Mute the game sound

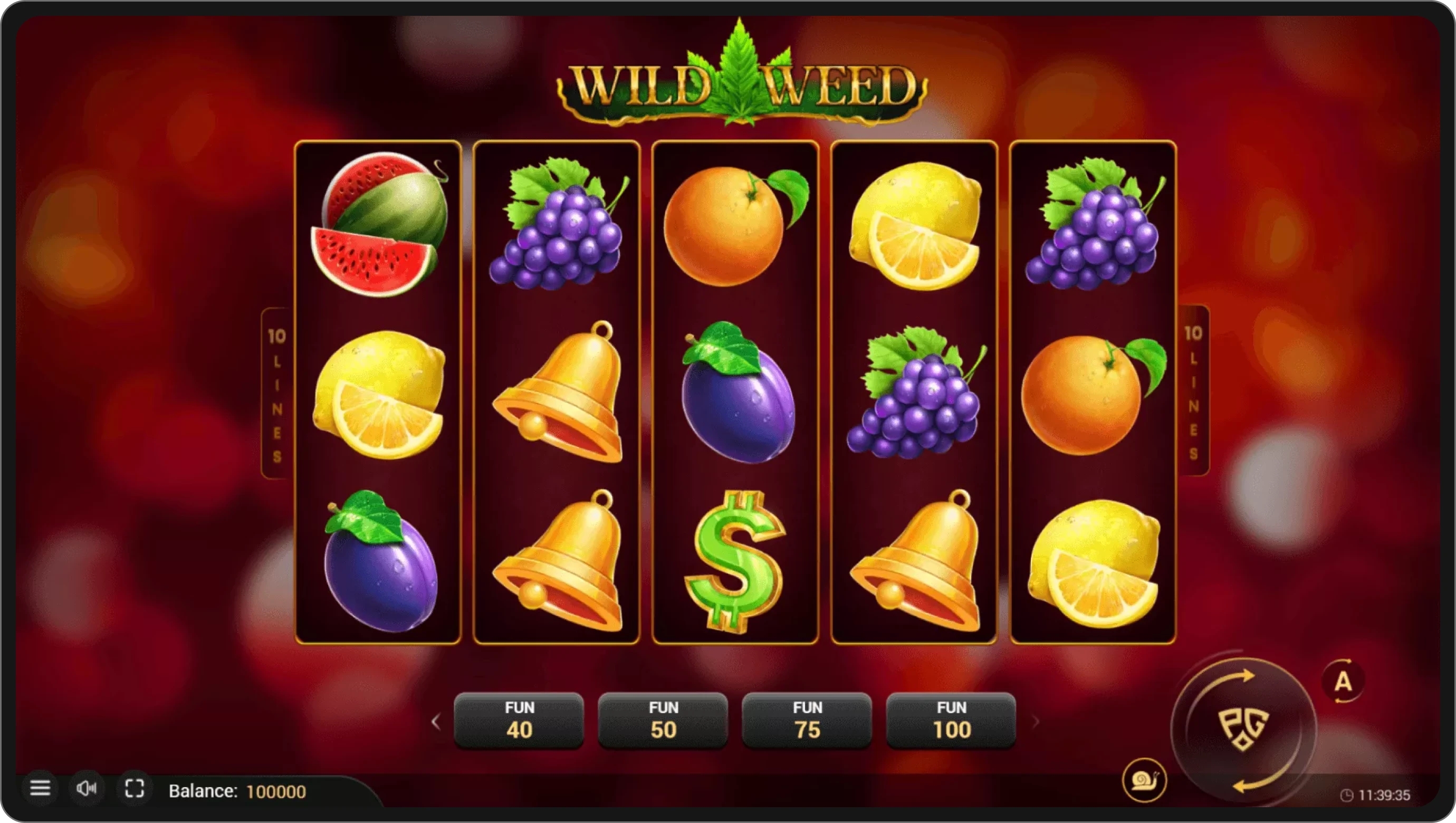coord(87,788)
